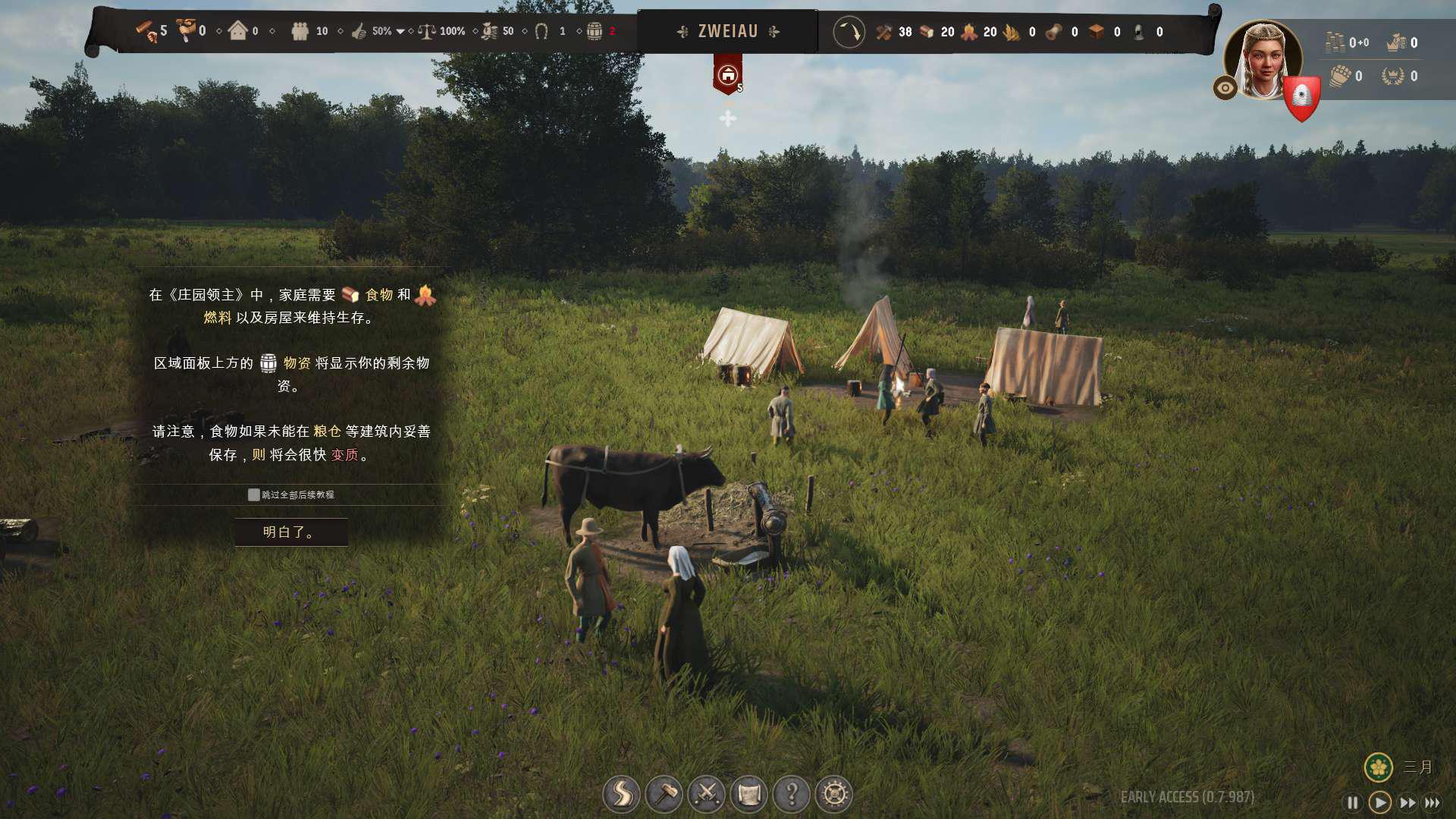Open the army panel with crossed swords
Screen dimensions: 1456x819
click(706, 795)
